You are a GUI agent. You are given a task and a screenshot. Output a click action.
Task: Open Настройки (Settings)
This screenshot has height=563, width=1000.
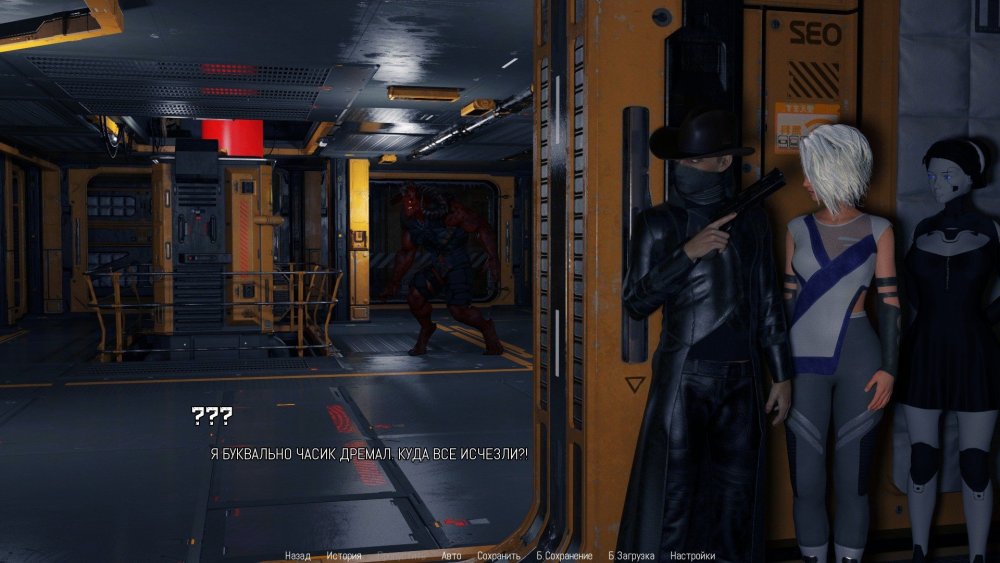point(692,556)
